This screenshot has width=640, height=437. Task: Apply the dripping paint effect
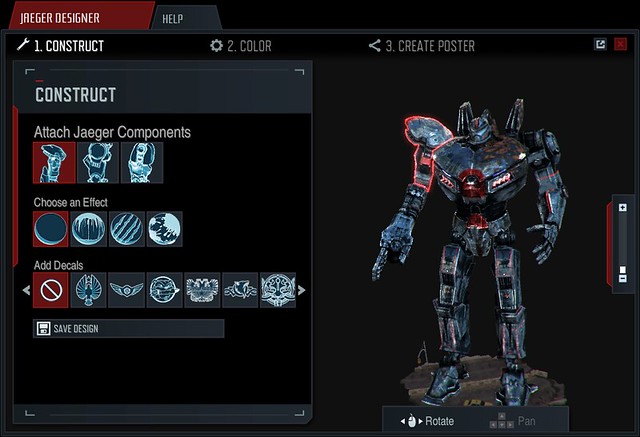89,229
